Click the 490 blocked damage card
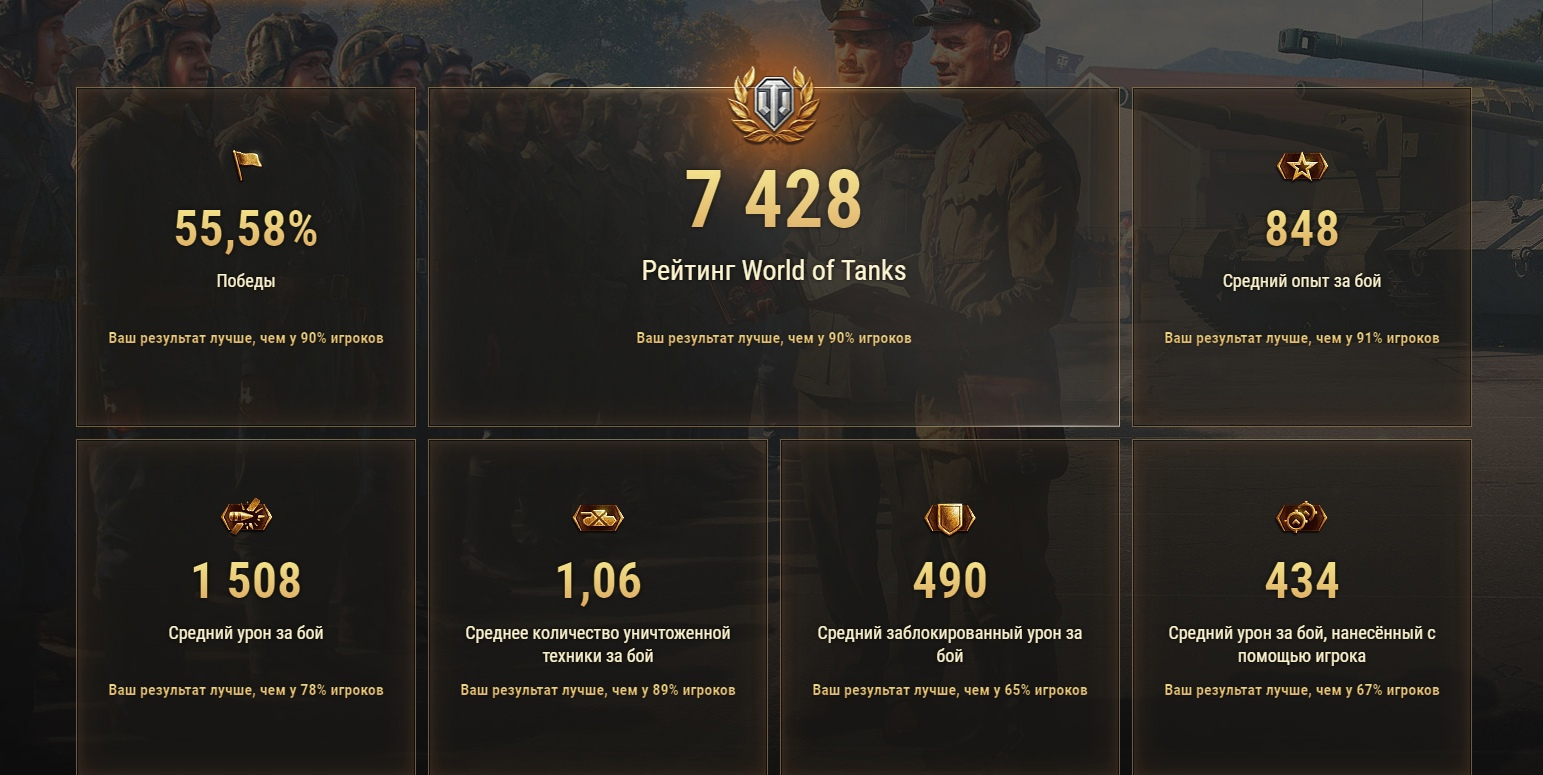Screen dimensions: 1543x775 click(x=950, y=578)
